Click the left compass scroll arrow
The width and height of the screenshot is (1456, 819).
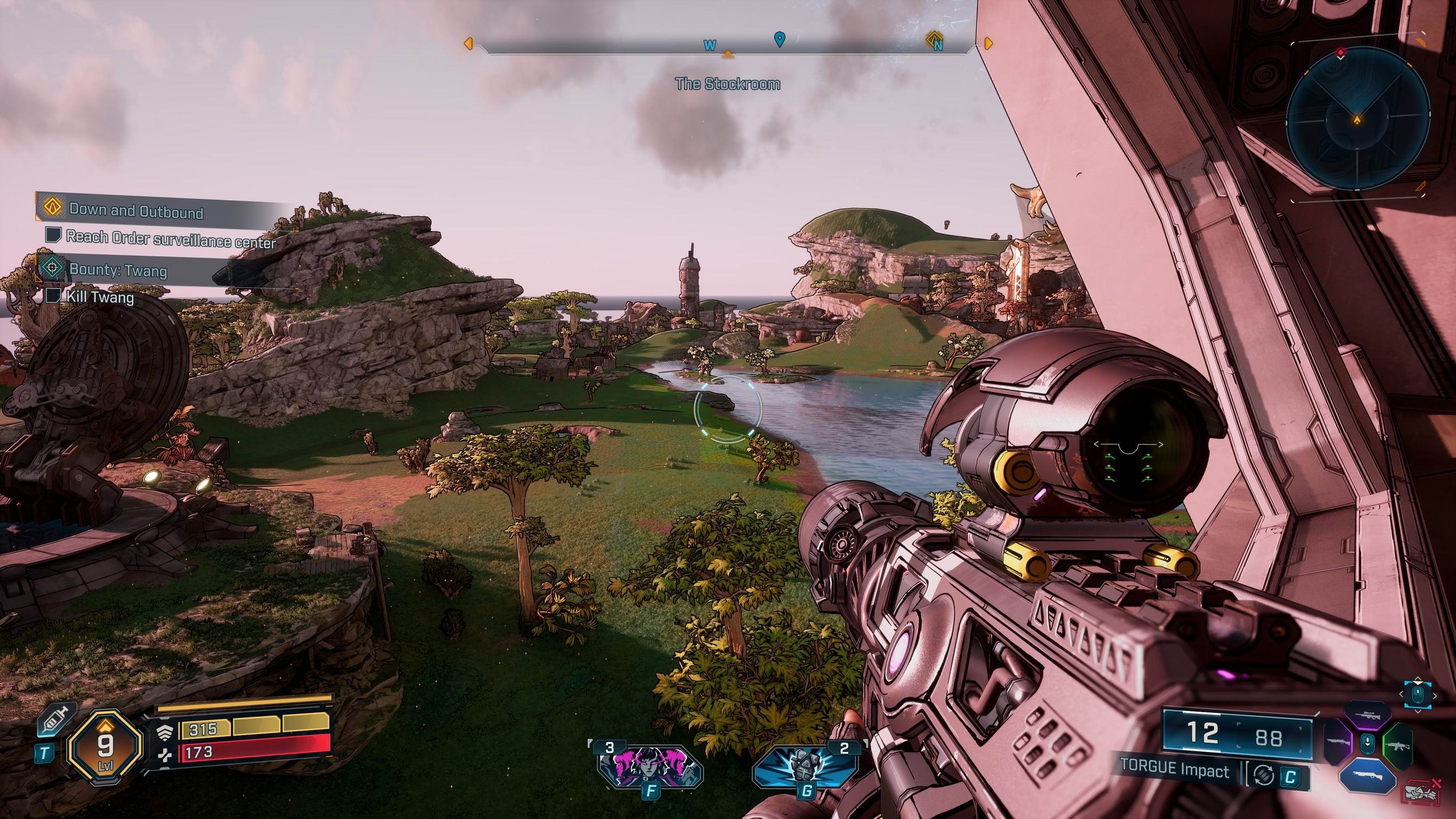[x=468, y=43]
